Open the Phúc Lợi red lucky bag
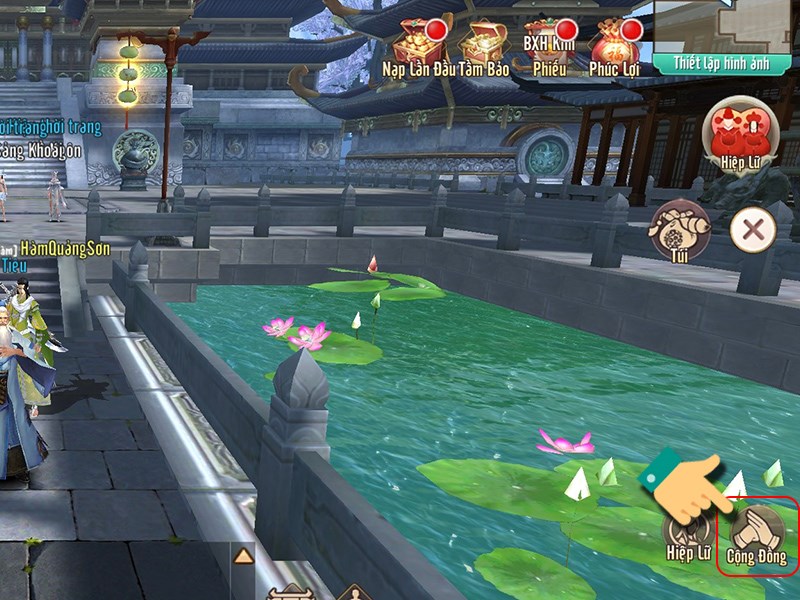800x600 pixels. point(613,42)
